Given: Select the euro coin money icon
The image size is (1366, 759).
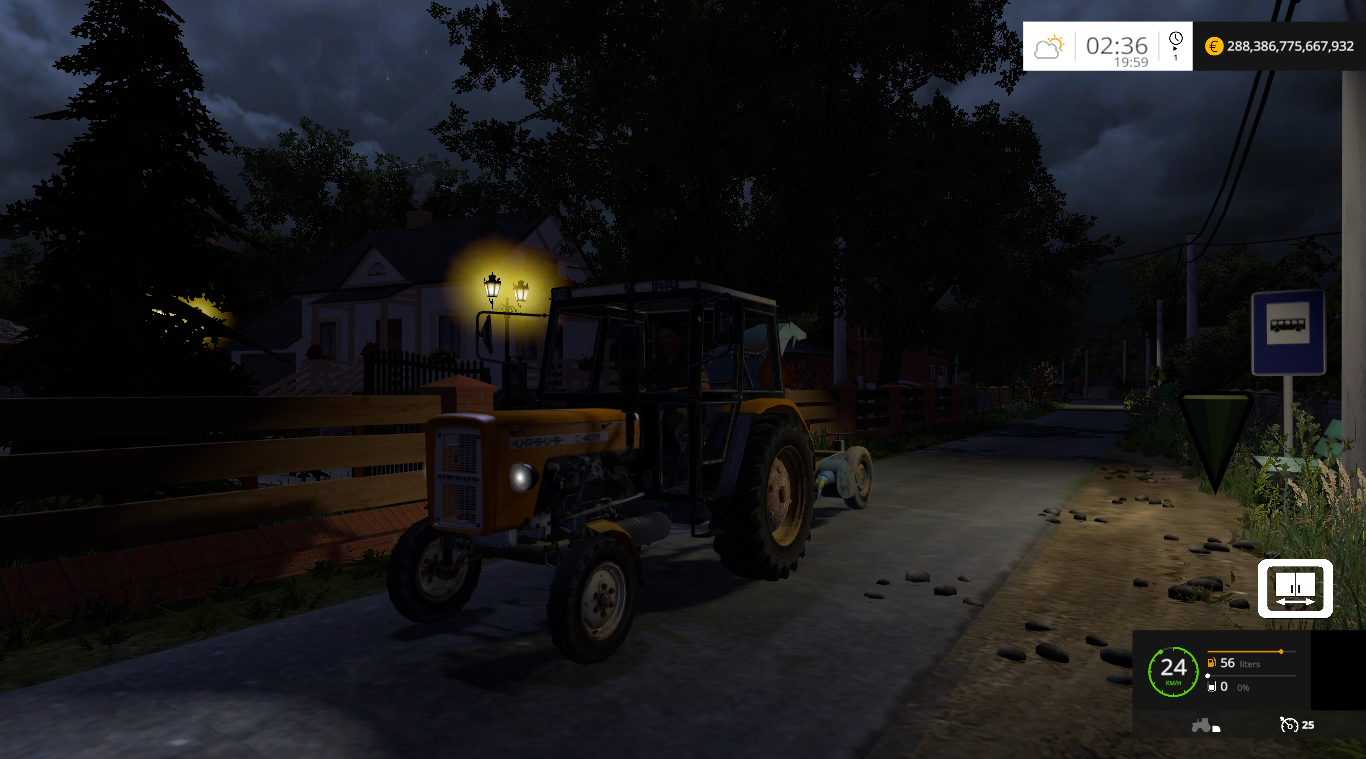Looking at the screenshot, I should point(1214,46).
